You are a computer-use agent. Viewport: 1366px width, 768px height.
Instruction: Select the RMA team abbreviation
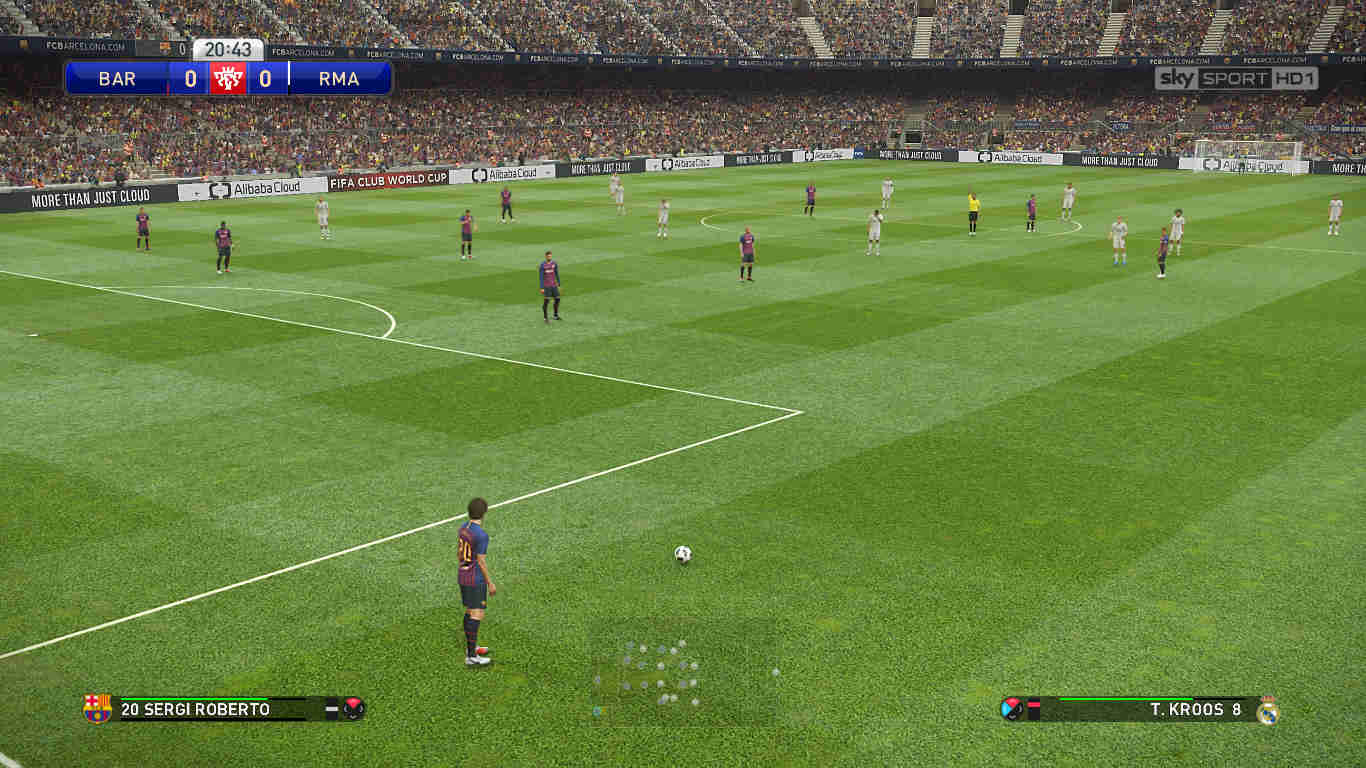[340, 78]
